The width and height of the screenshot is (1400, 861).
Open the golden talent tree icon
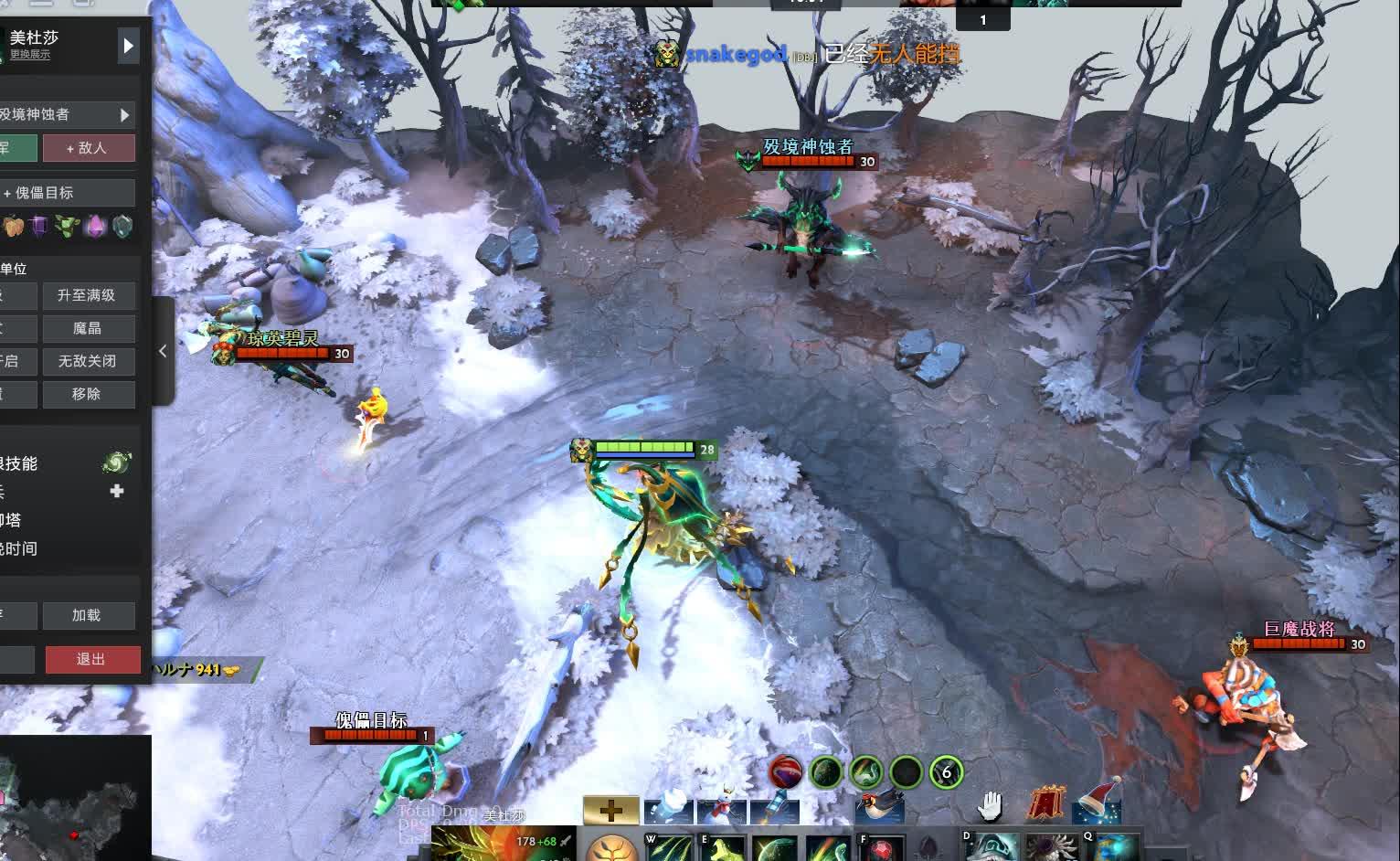(610, 853)
